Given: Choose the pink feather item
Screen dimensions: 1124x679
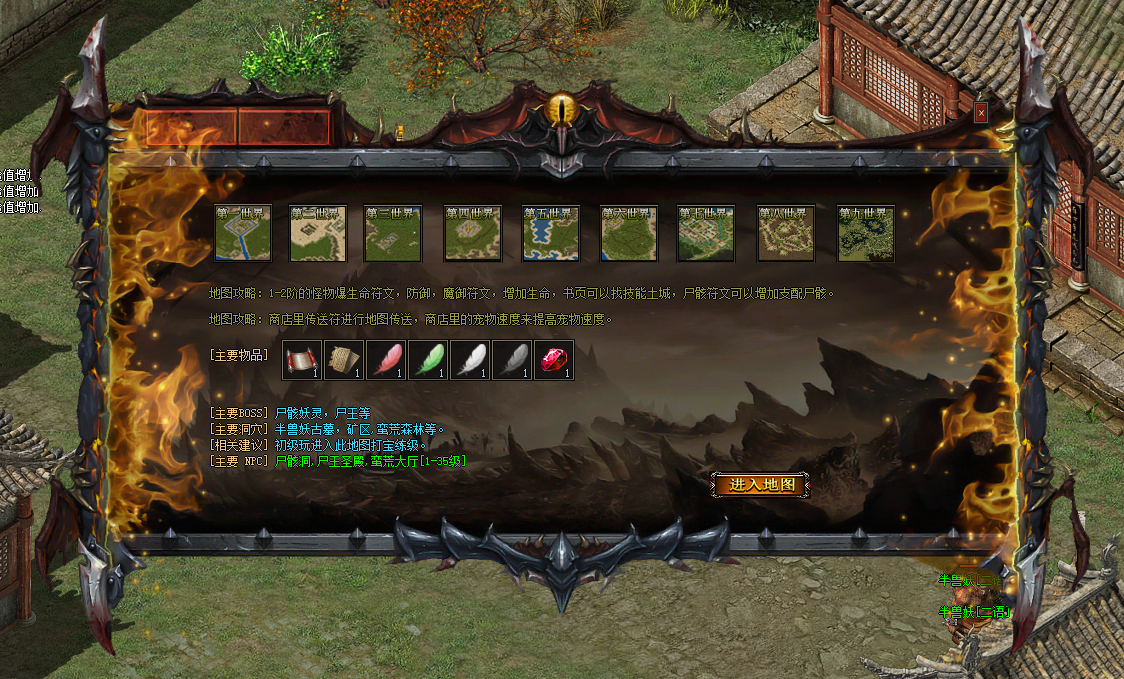Looking at the screenshot, I should (x=387, y=360).
